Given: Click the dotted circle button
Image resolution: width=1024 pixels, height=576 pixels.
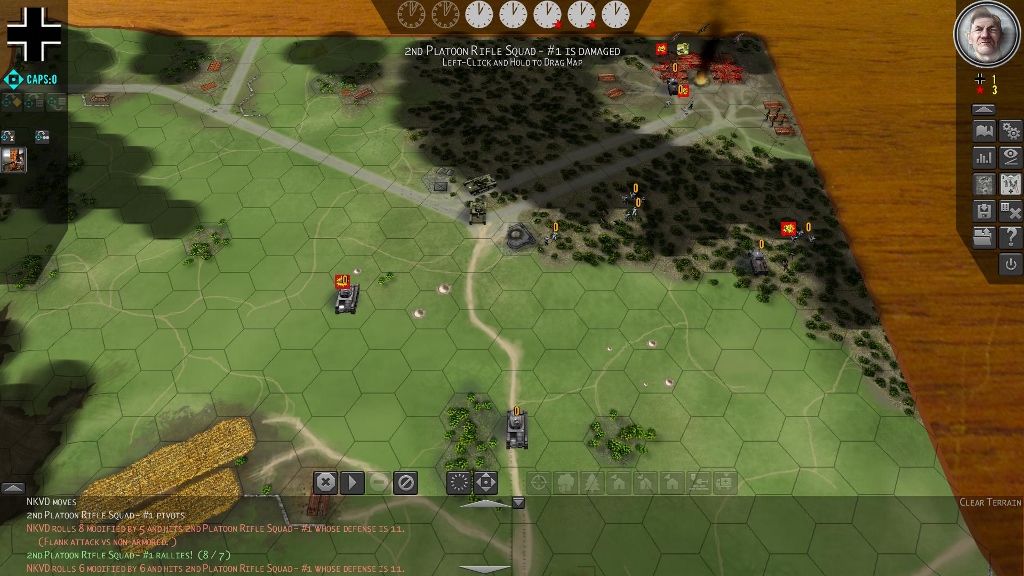Looking at the screenshot, I should [459, 483].
